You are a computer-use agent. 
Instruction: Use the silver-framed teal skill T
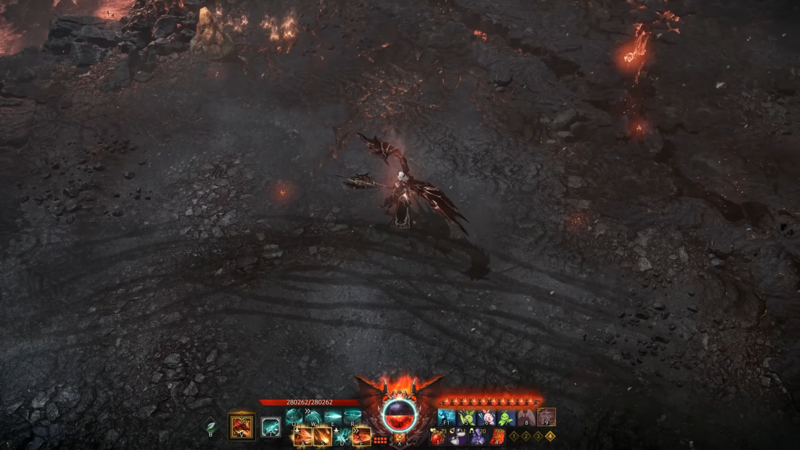(x=271, y=428)
